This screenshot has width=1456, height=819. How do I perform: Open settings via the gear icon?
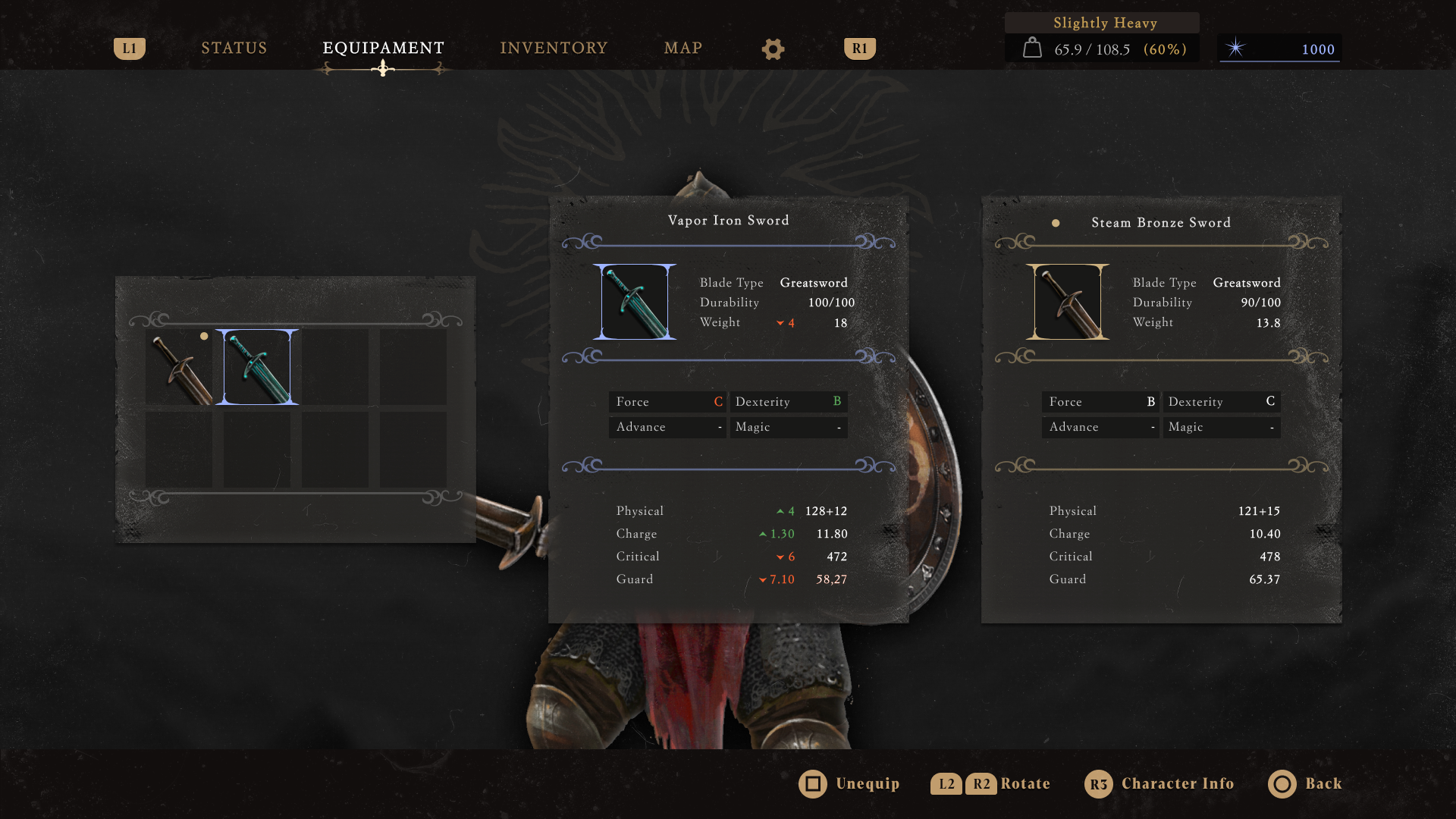point(773,49)
